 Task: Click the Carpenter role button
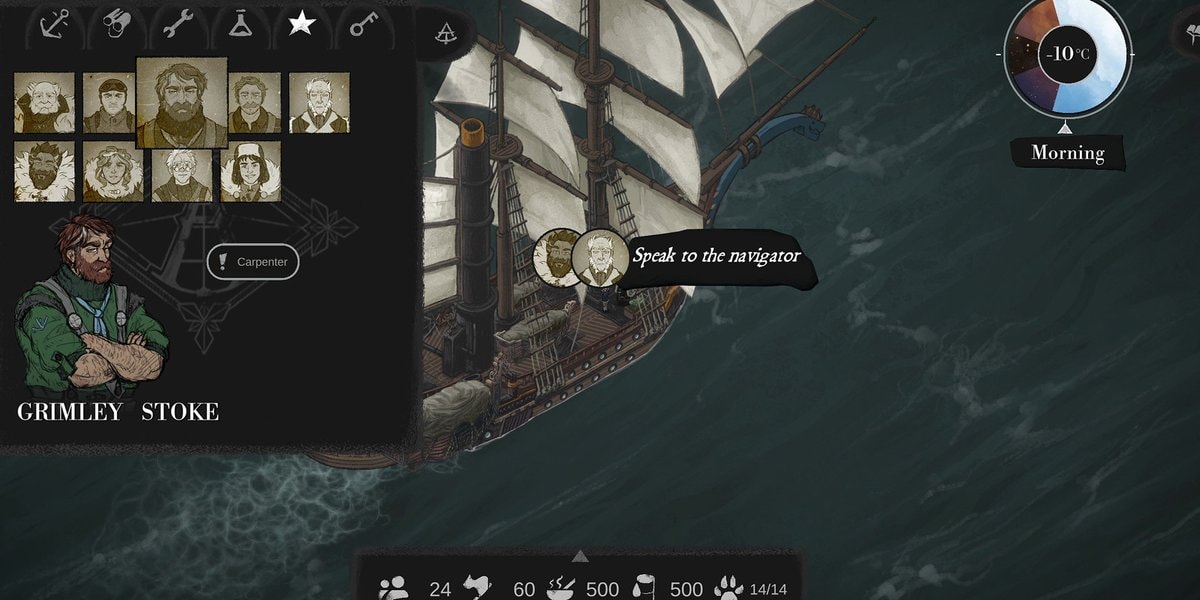click(x=253, y=262)
